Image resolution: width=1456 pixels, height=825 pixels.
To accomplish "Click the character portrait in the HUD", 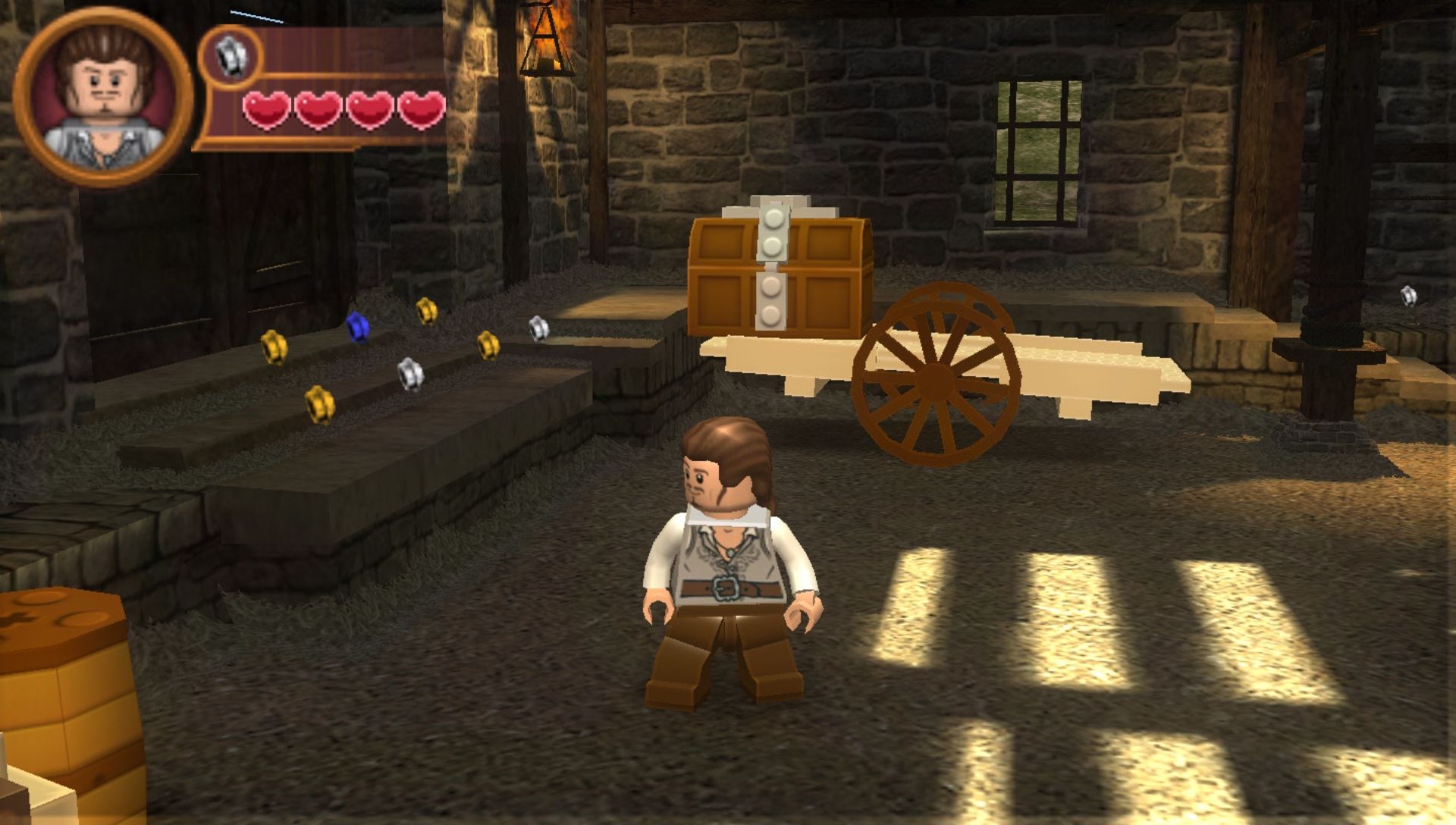I will click(104, 97).
